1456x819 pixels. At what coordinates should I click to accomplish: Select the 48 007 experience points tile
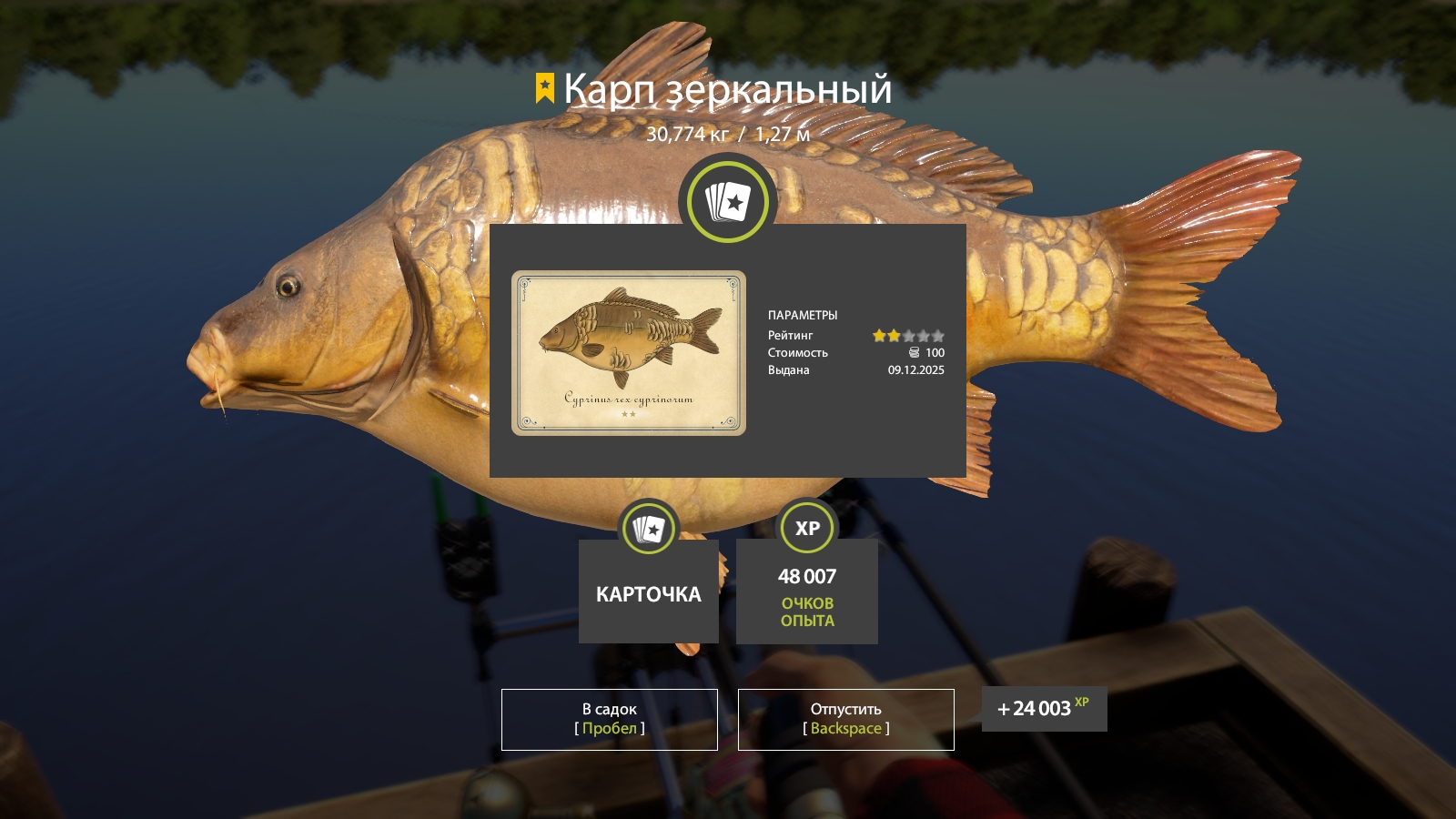806,591
